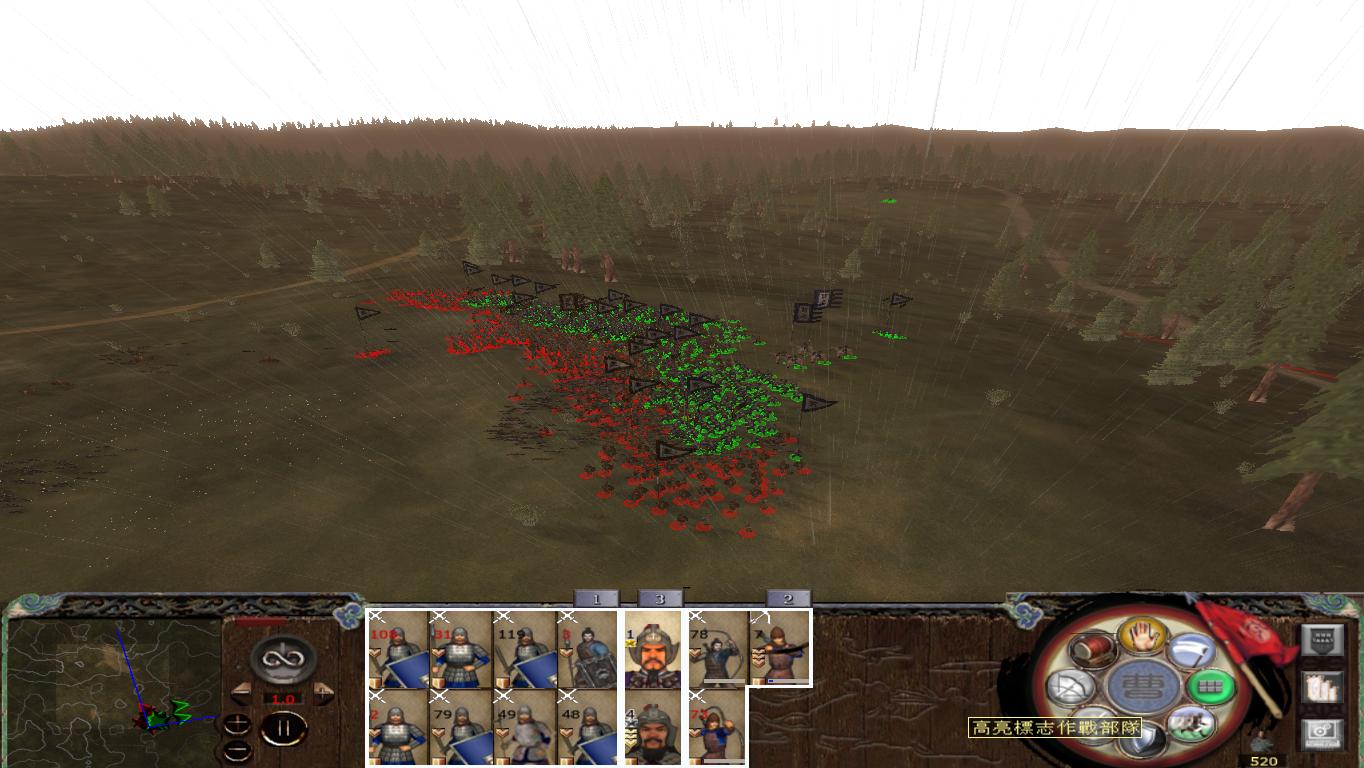Click the green formation grid icon
The height and width of the screenshot is (768, 1364).
click(x=1211, y=687)
